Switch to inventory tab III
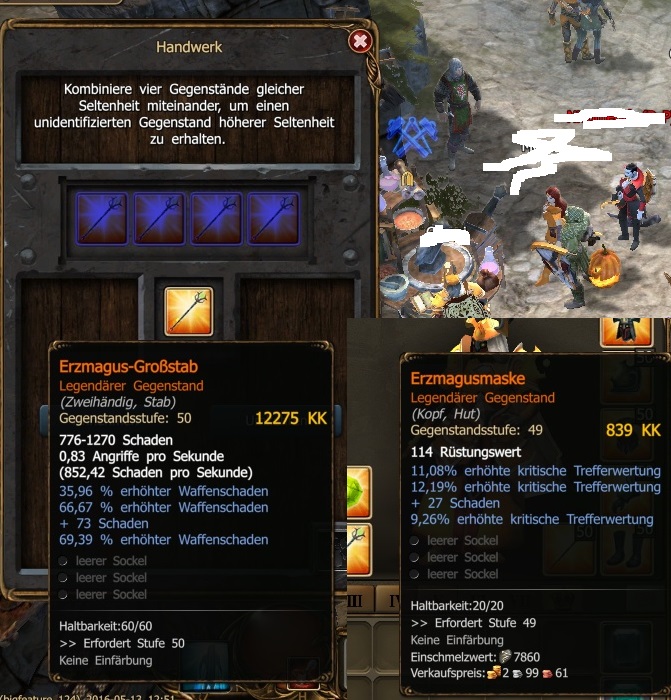The width and height of the screenshot is (671, 700). pyautogui.click(x=359, y=600)
